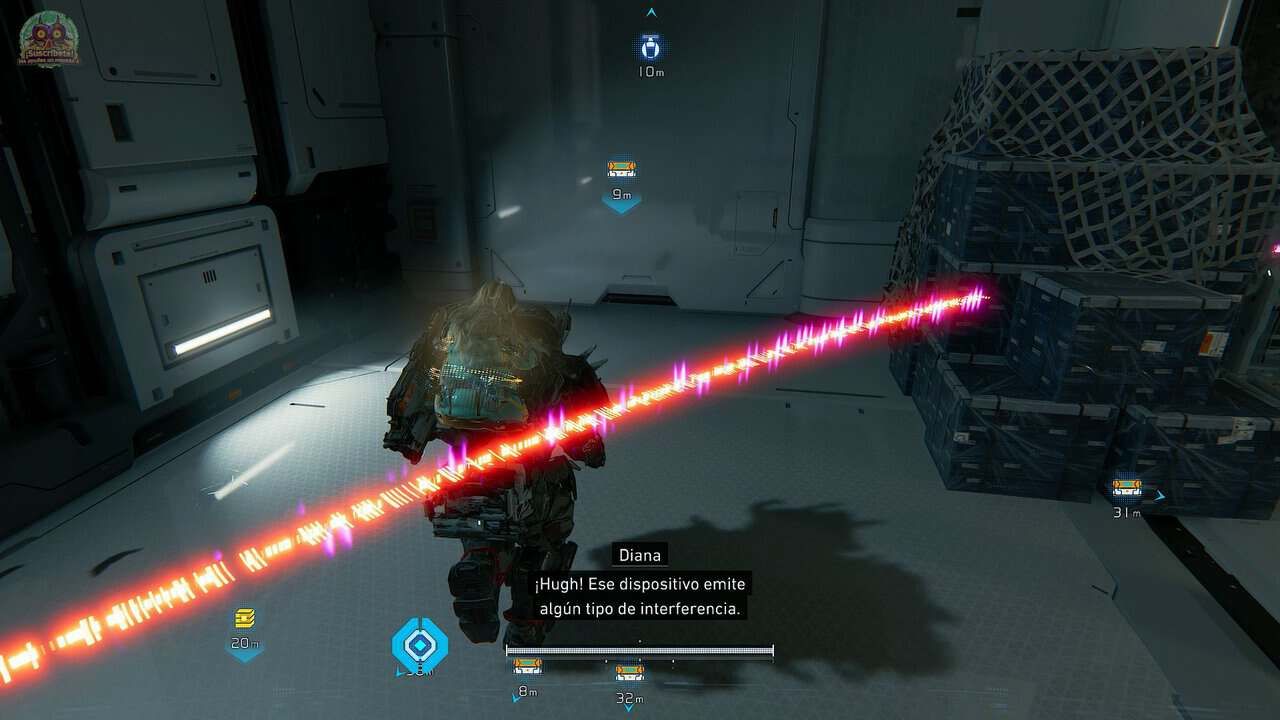This screenshot has height=720, width=1280.
Task: Select the waypoint marker showing 10m
Action: click(651, 47)
